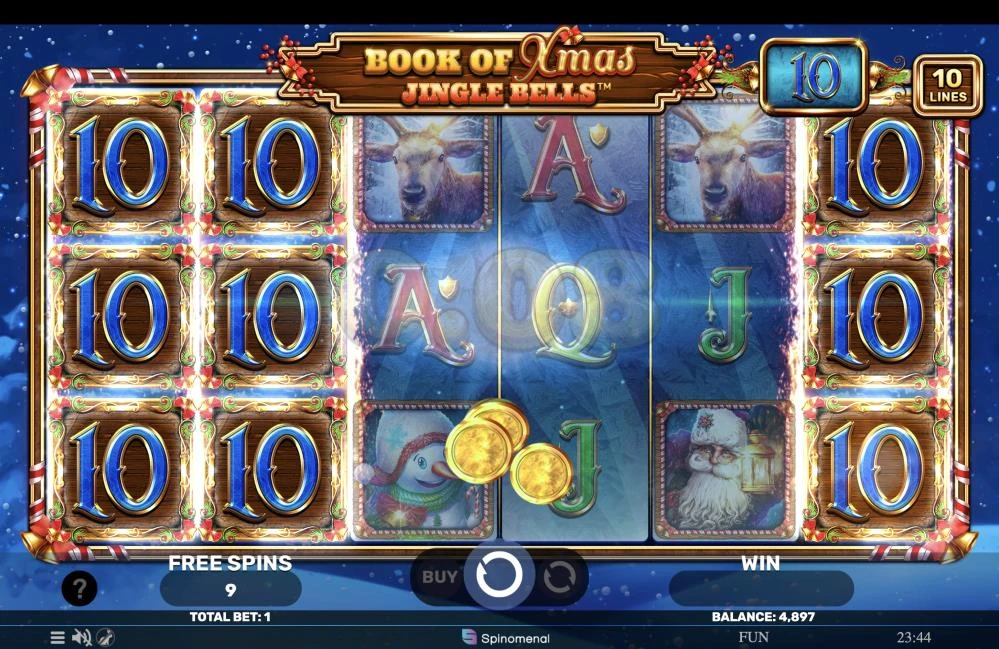
Task: Click the 10 Lines badge
Action: pyautogui.click(x=947, y=85)
